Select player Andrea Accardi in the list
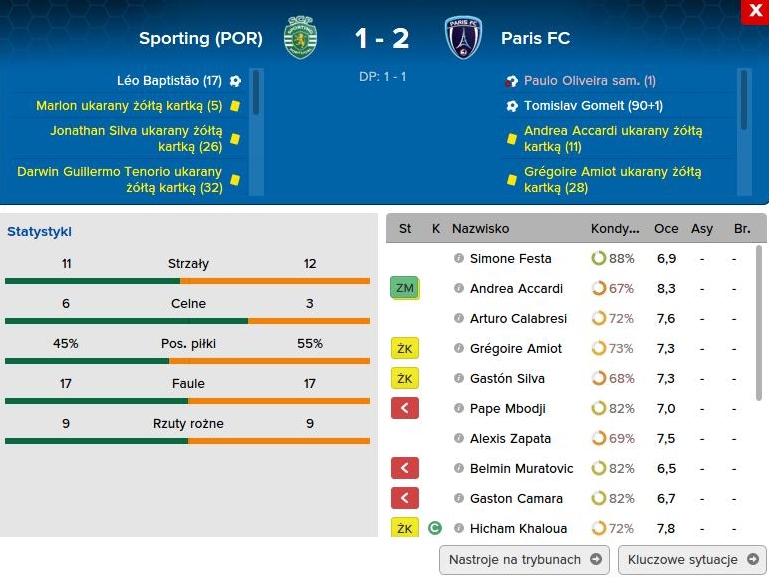 click(516, 289)
